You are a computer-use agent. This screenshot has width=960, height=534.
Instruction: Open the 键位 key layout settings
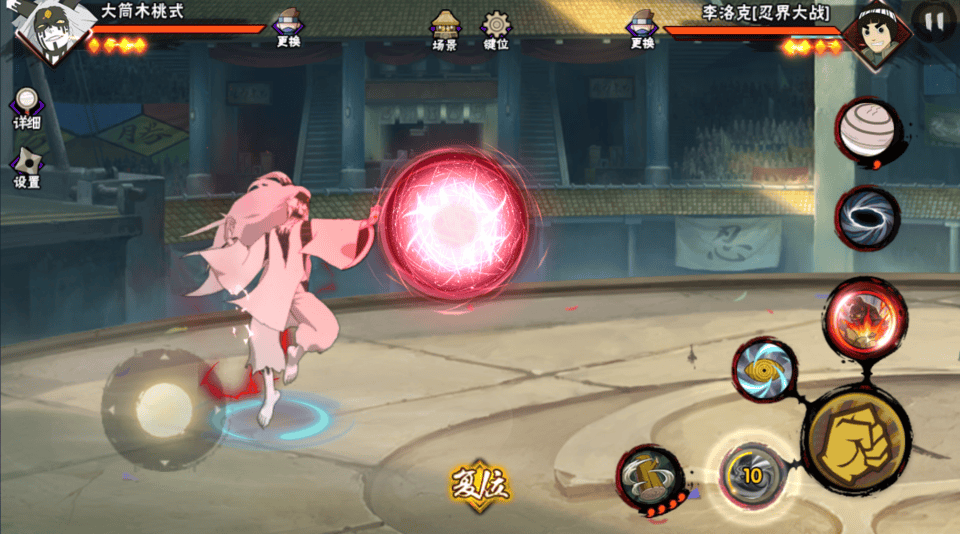[x=496, y=30]
